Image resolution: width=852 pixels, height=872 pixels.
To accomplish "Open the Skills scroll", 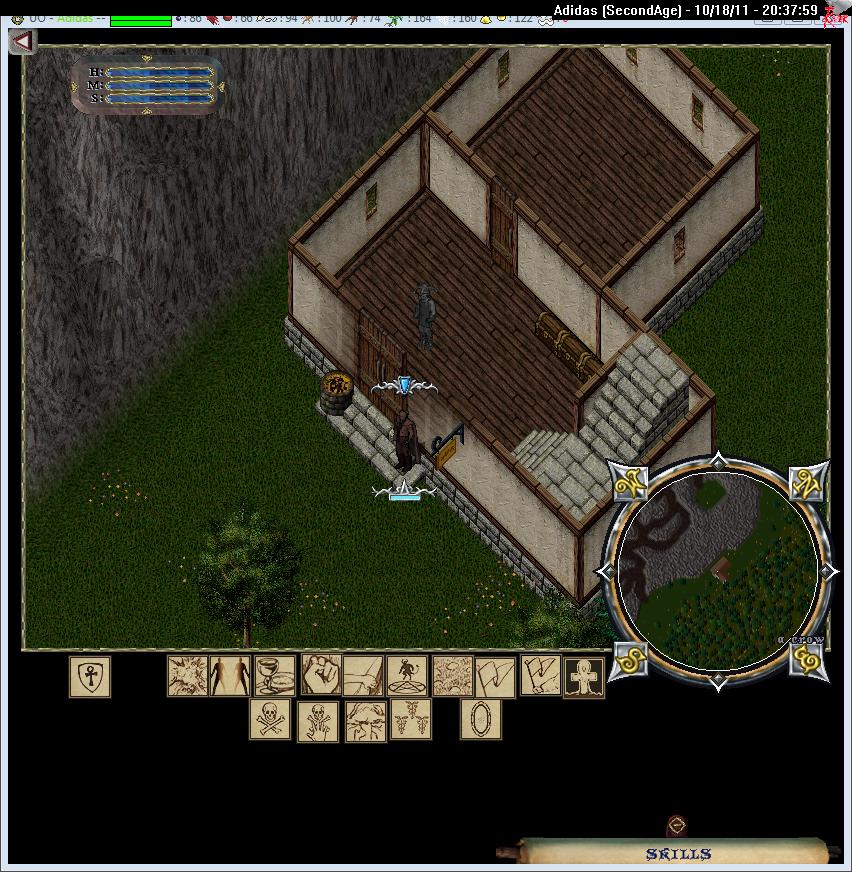I will pyautogui.click(x=677, y=853).
